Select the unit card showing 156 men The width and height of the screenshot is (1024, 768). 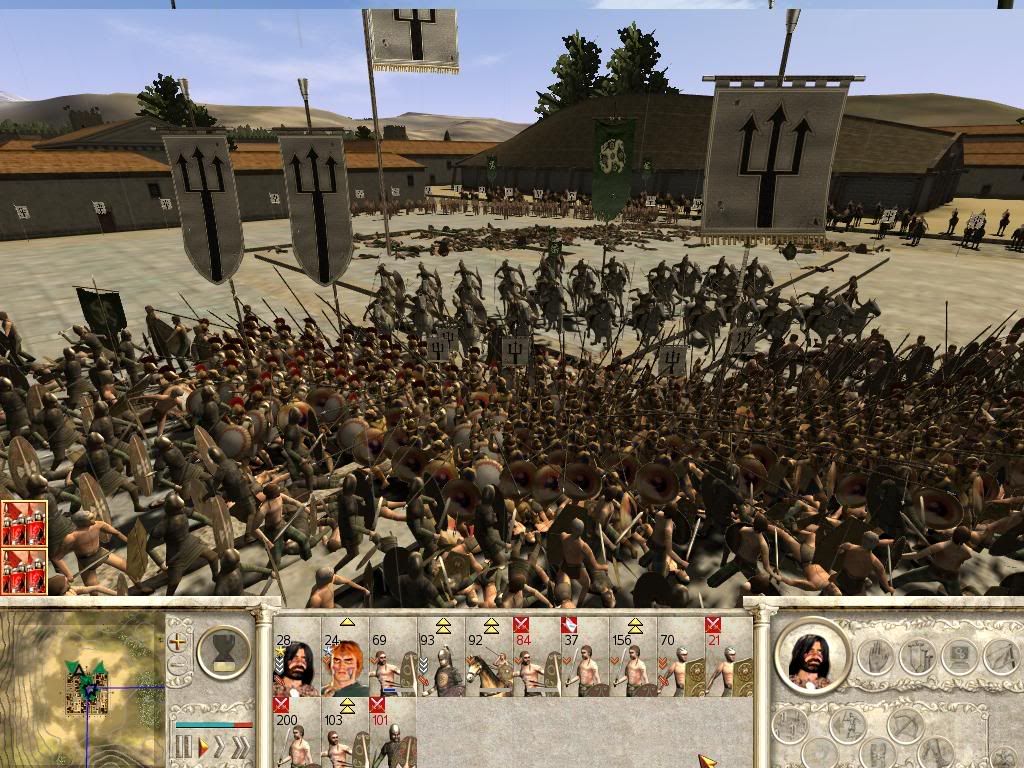pos(633,662)
